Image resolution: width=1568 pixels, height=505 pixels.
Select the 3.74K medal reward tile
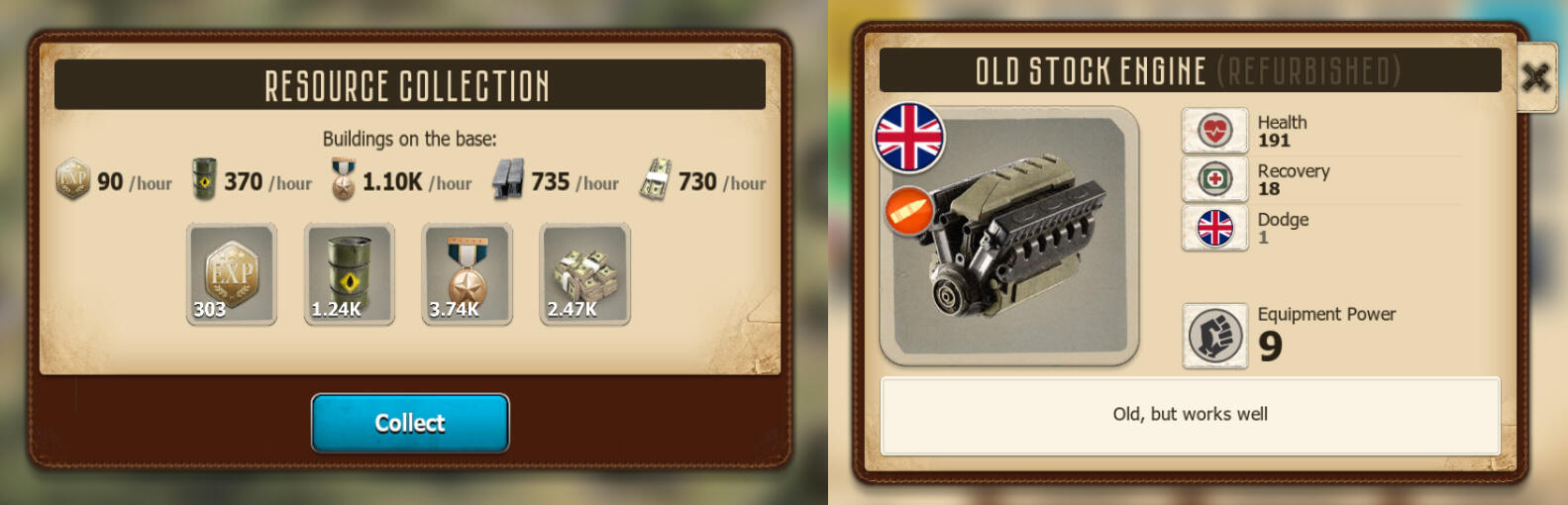[468, 274]
